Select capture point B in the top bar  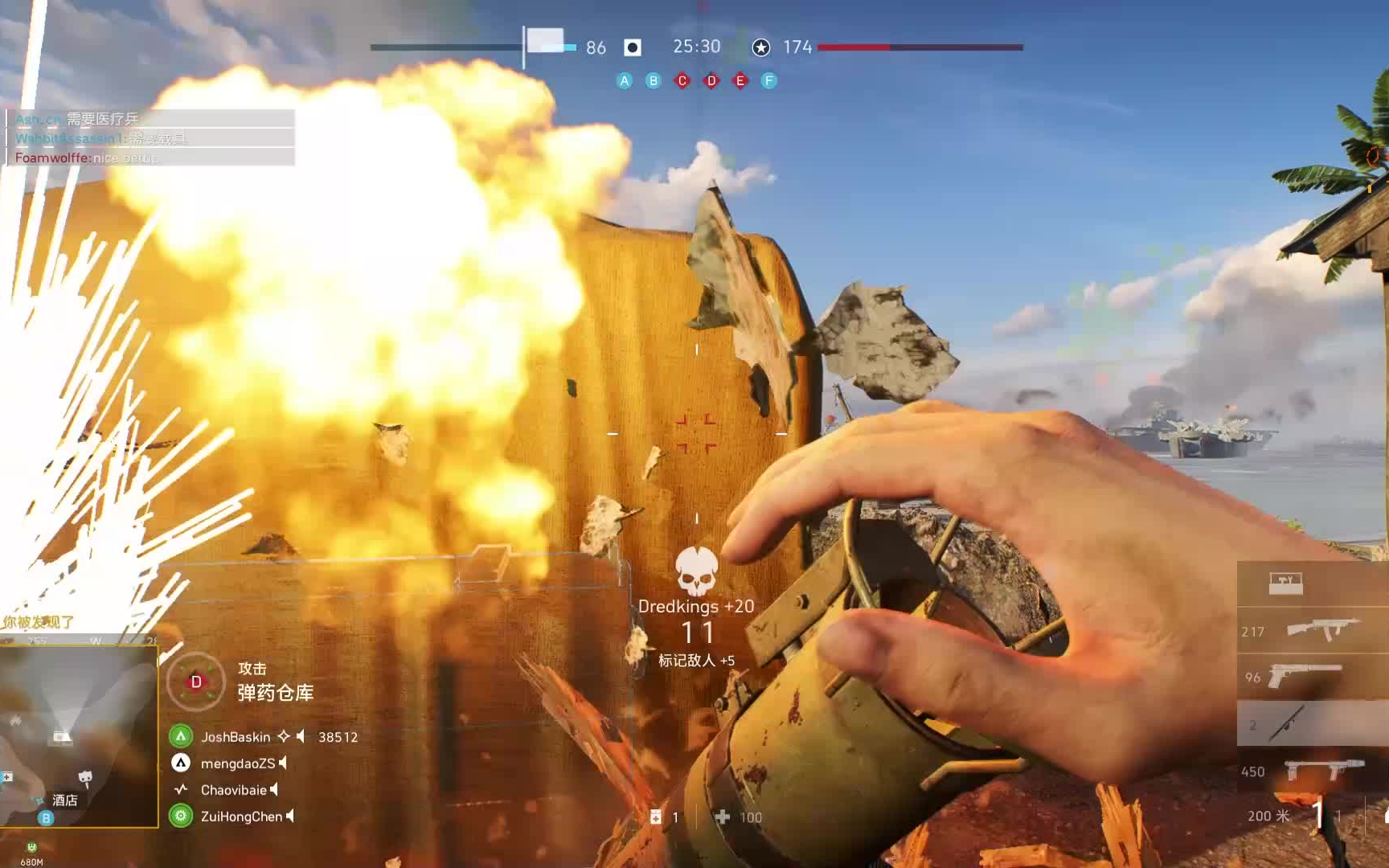click(654, 80)
